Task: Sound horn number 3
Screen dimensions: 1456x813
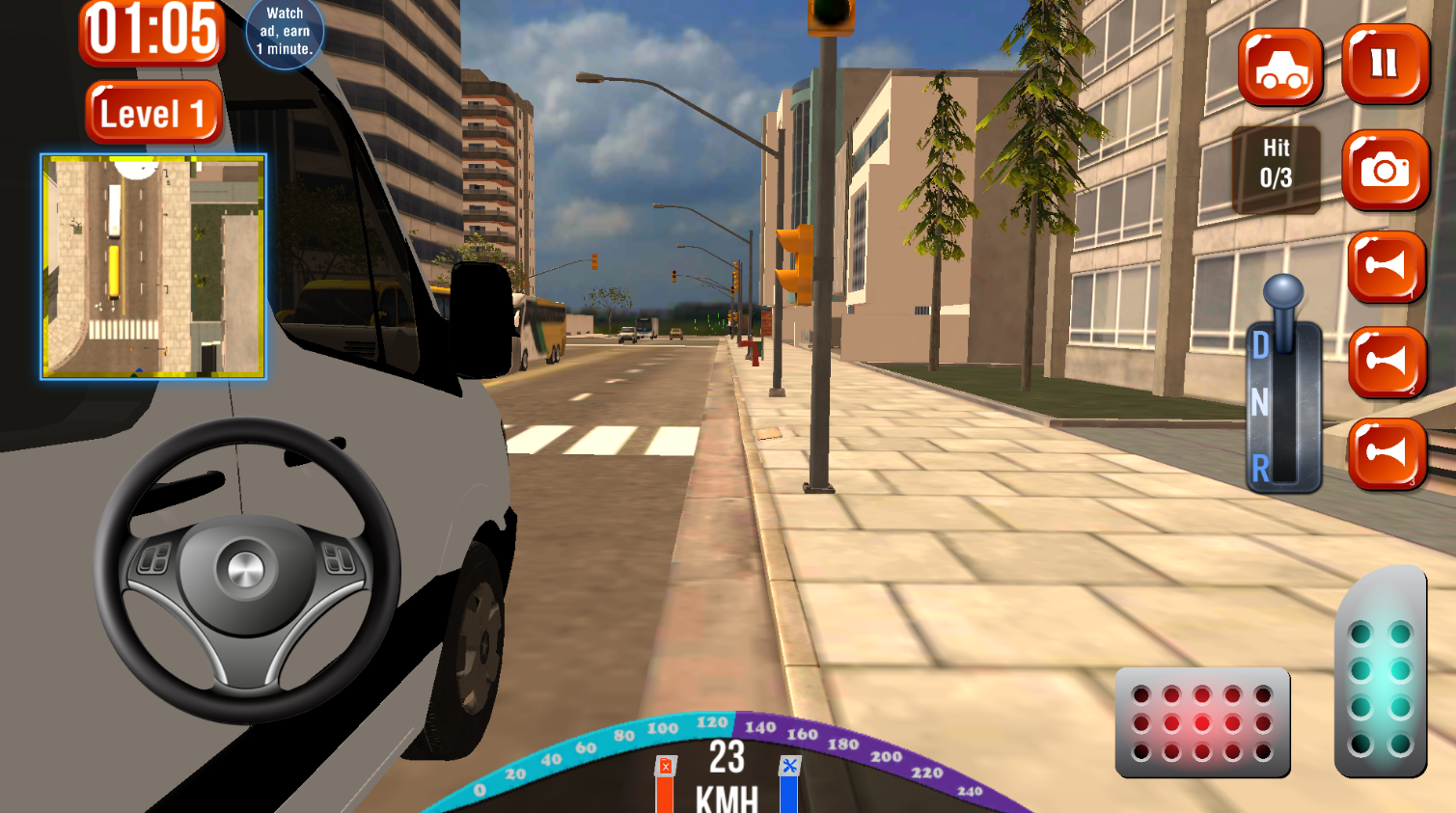Action: [x=1387, y=453]
